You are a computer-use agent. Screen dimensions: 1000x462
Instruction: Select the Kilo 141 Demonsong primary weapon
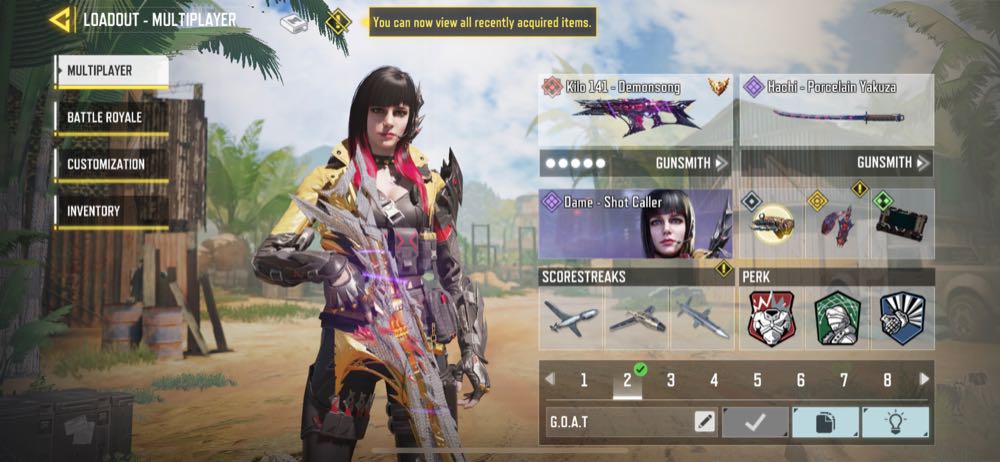coord(635,111)
